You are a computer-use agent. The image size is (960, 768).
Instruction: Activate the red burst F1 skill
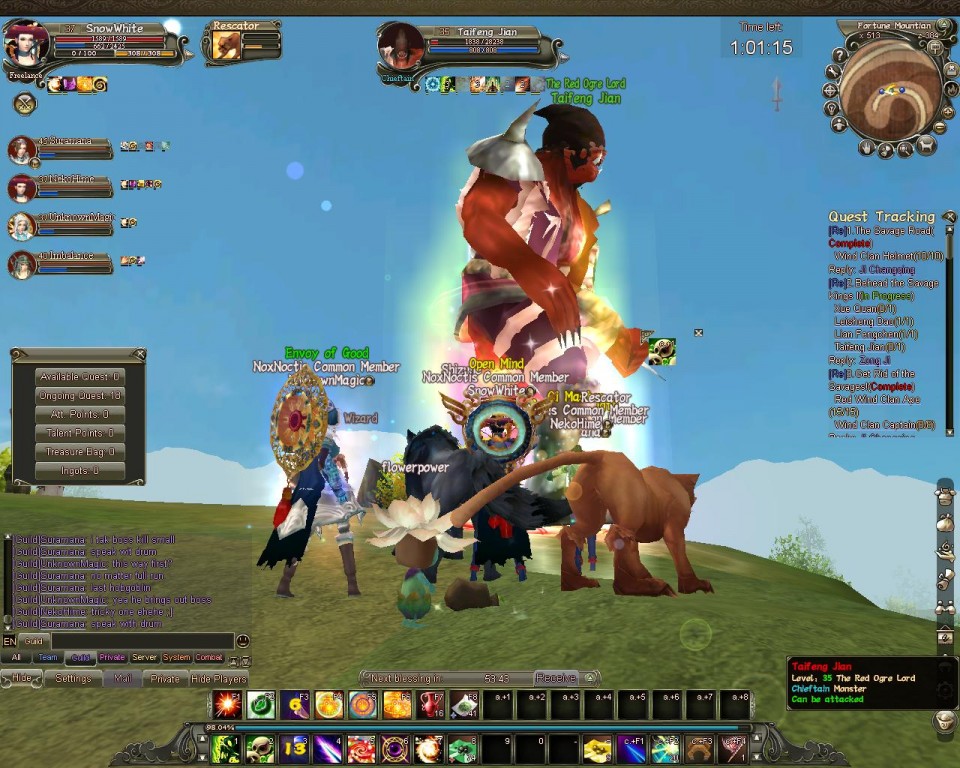pos(227,704)
